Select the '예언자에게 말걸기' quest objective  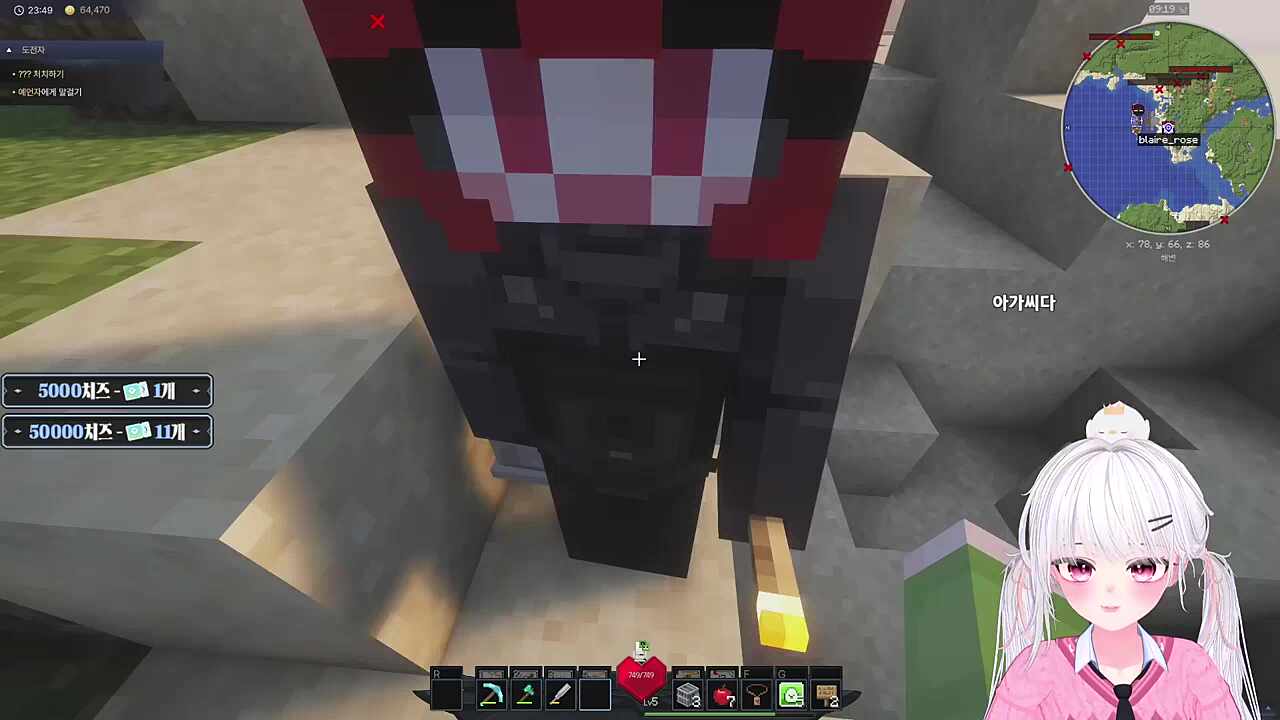[x=50, y=92]
